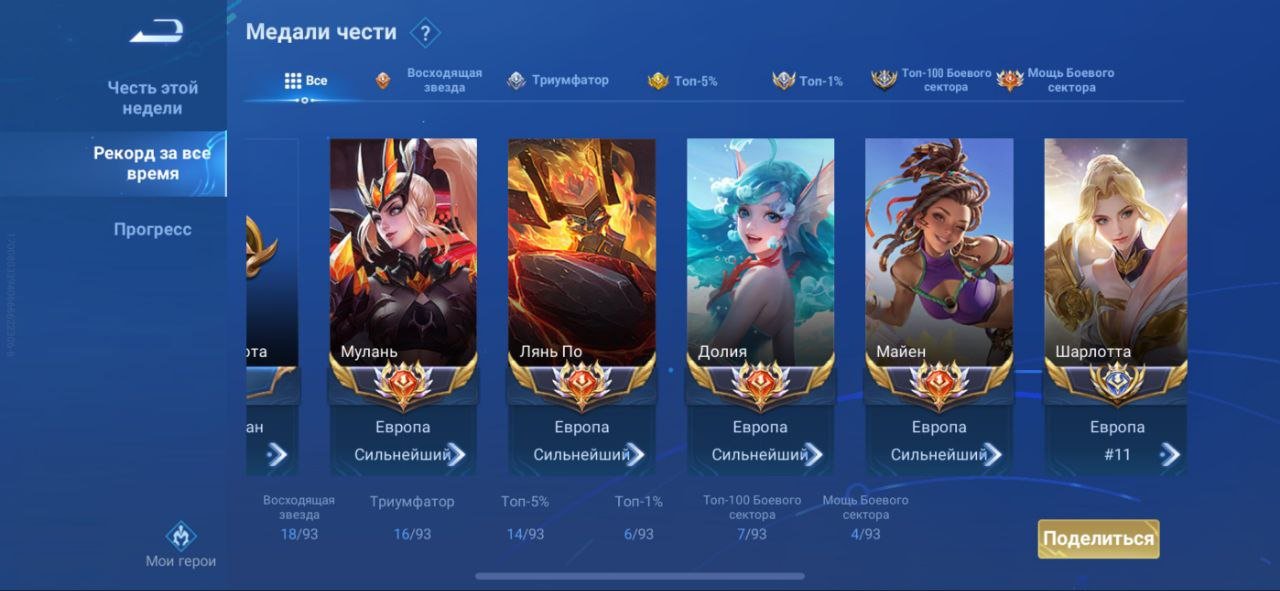
Task: Filter medals by Восходящая звезда tab
Action: pos(430,81)
